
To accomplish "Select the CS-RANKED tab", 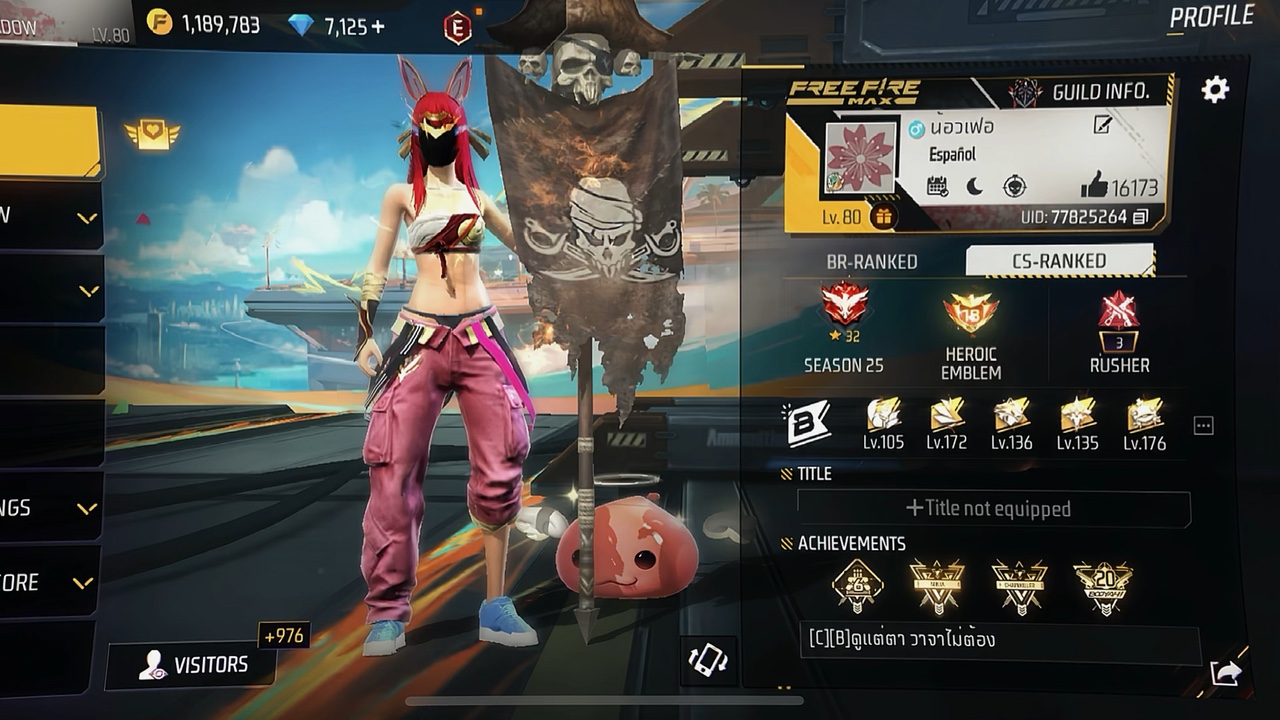I will pyautogui.click(x=1058, y=261).
